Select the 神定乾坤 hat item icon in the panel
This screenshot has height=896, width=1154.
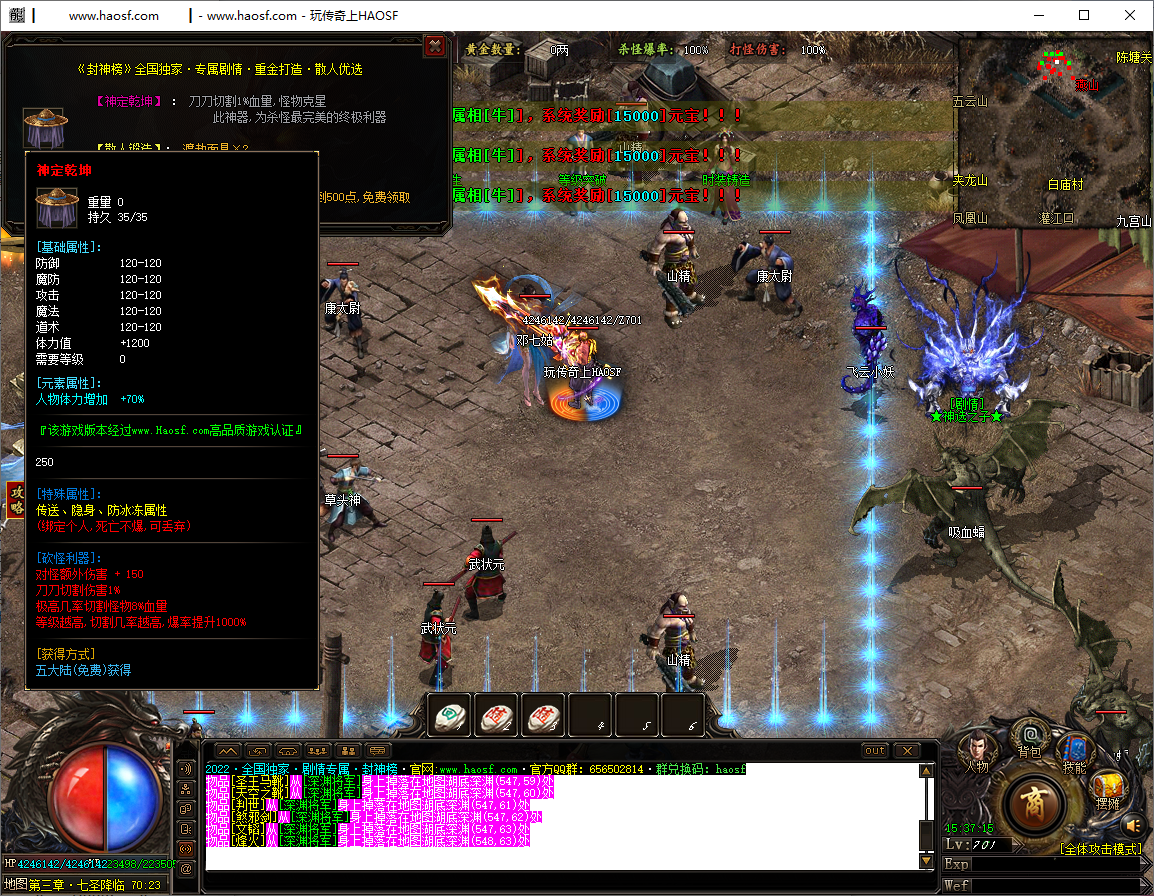coord(44,129)
